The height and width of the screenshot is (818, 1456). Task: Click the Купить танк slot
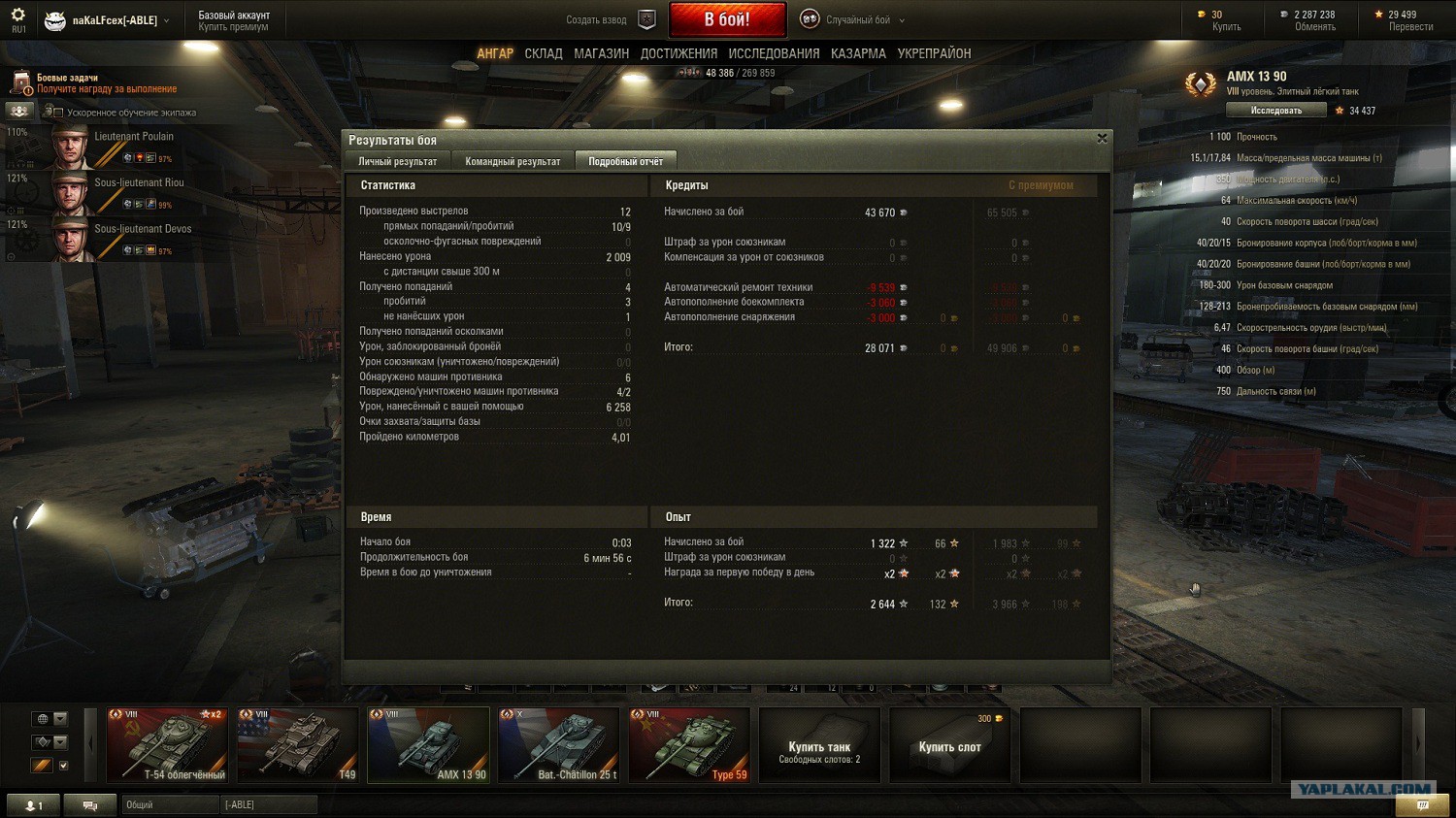[819, 745]
